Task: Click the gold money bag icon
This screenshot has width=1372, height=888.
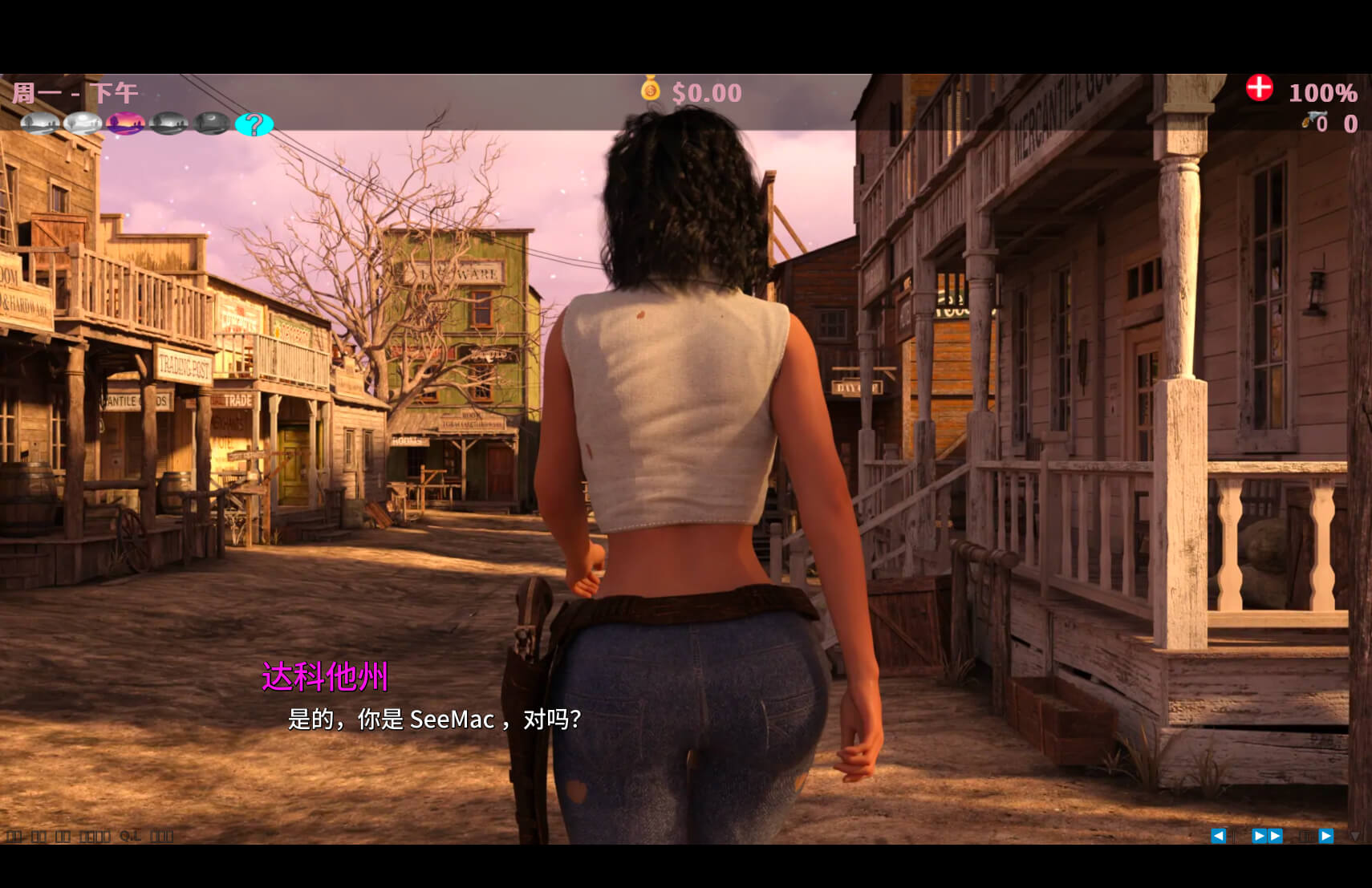Action: [650, 89]
